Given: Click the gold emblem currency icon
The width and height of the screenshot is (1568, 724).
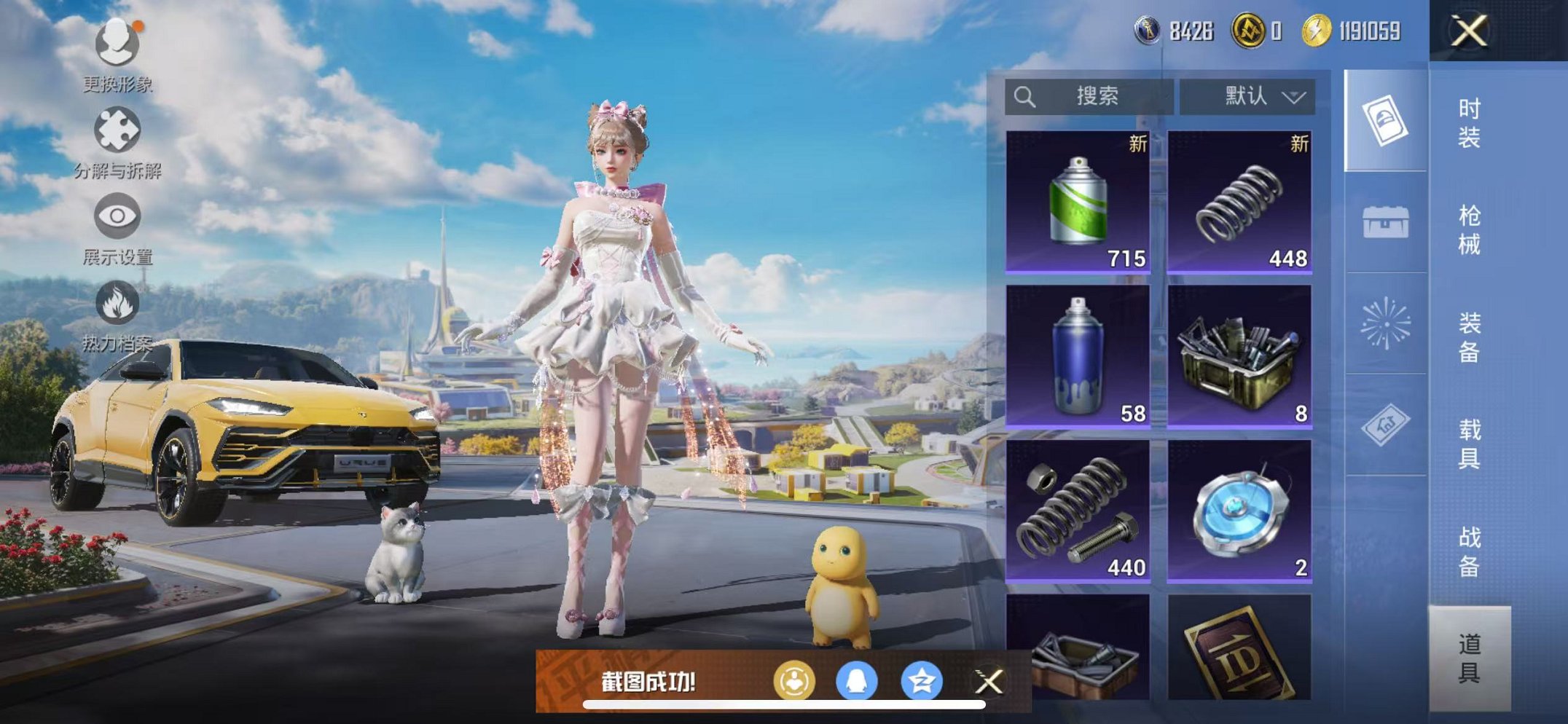Looking at the screenshot, I should tap(1250, 31).
